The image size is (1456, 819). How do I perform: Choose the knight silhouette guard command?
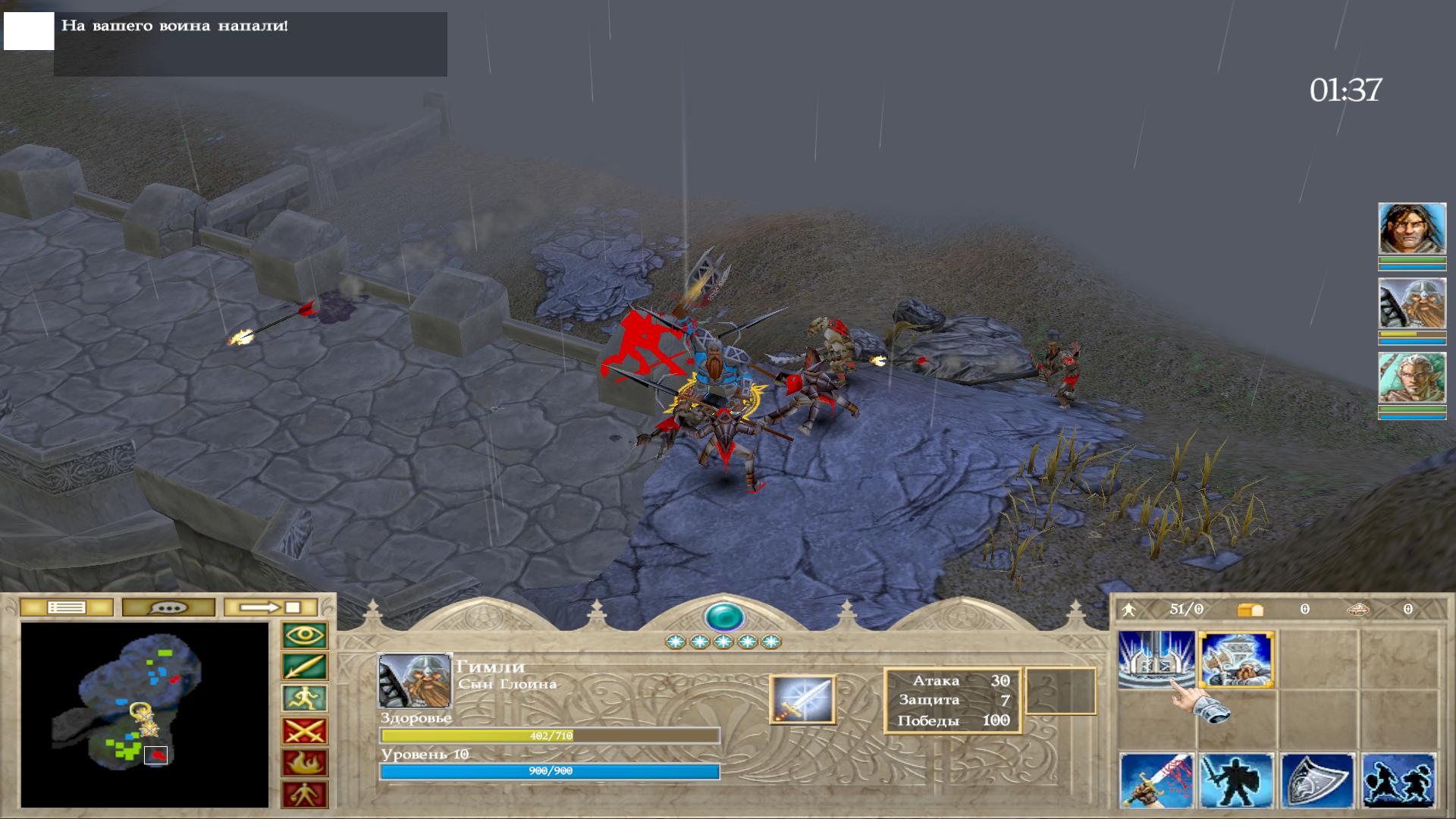point(1237,780)
